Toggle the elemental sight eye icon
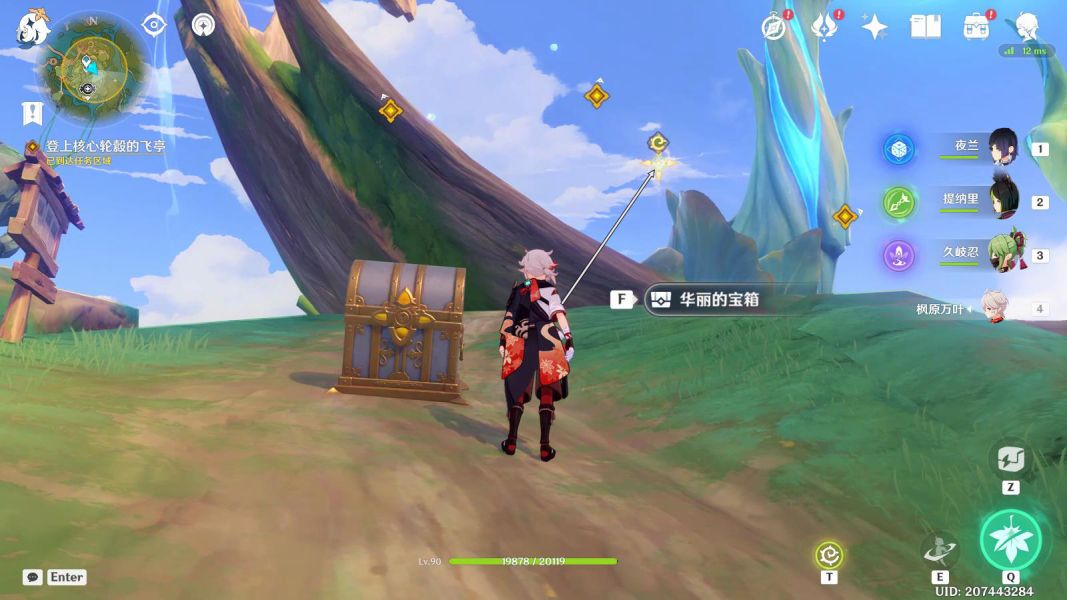The image size is (1067, 600). 154,25
